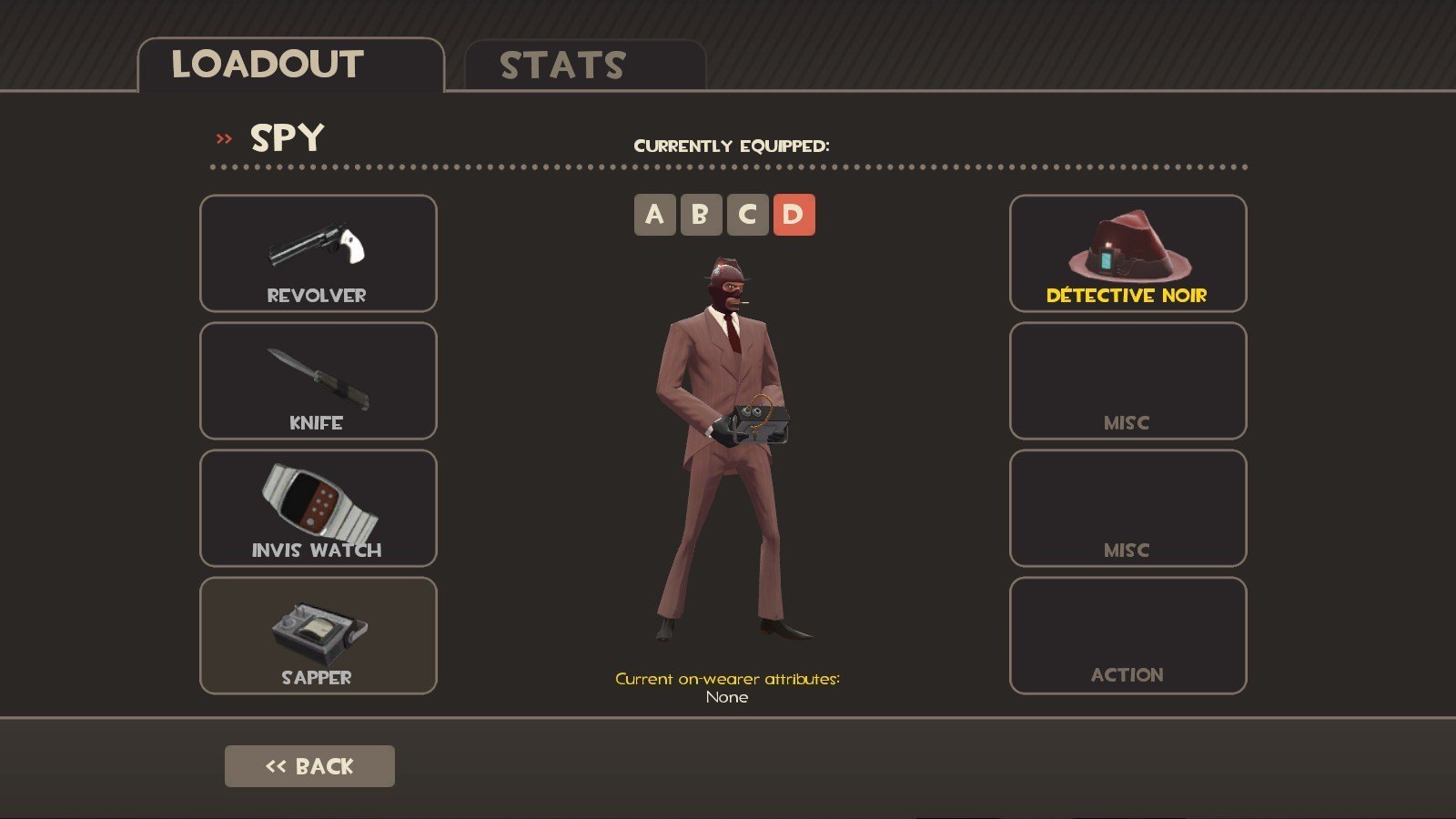The width and height of the screenshot is (1456, 819).
Task: Open the Invis Watch slot
Action: tap(318, 508)
